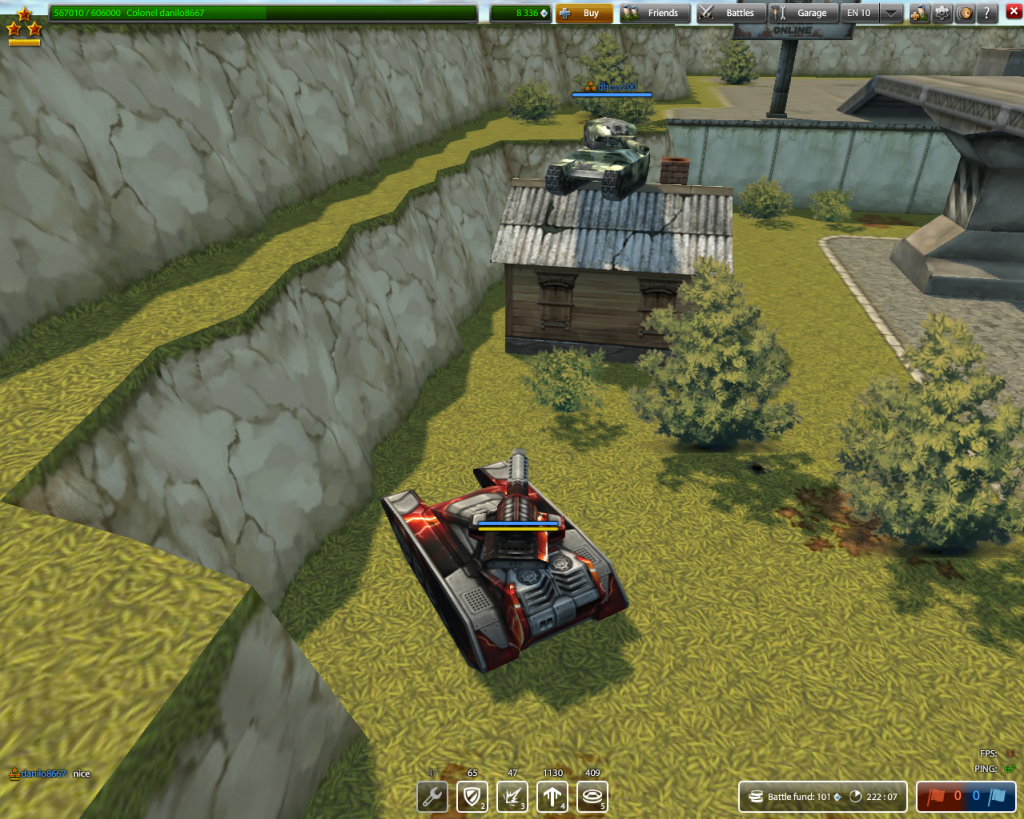The image size is (1024, 819).
Task: Open the Friends list
Action: 651,13
